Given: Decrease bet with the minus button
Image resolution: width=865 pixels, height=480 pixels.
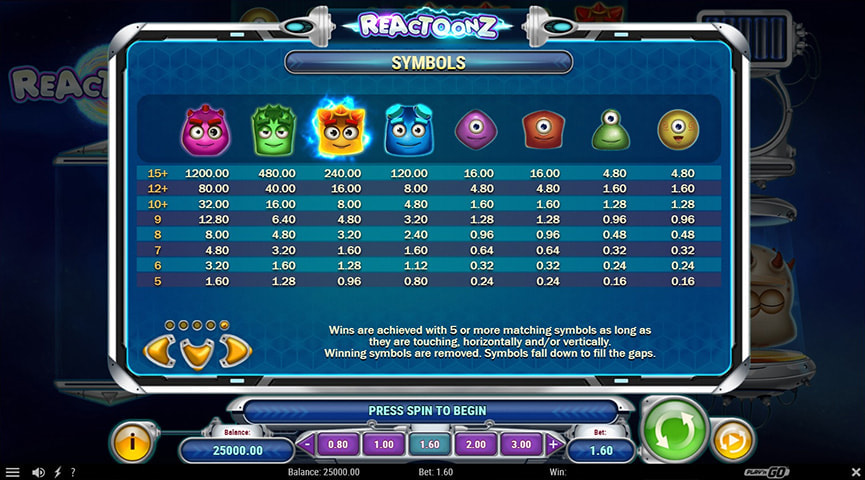Looking at the screenshot, I should click(x=307, y=445).
